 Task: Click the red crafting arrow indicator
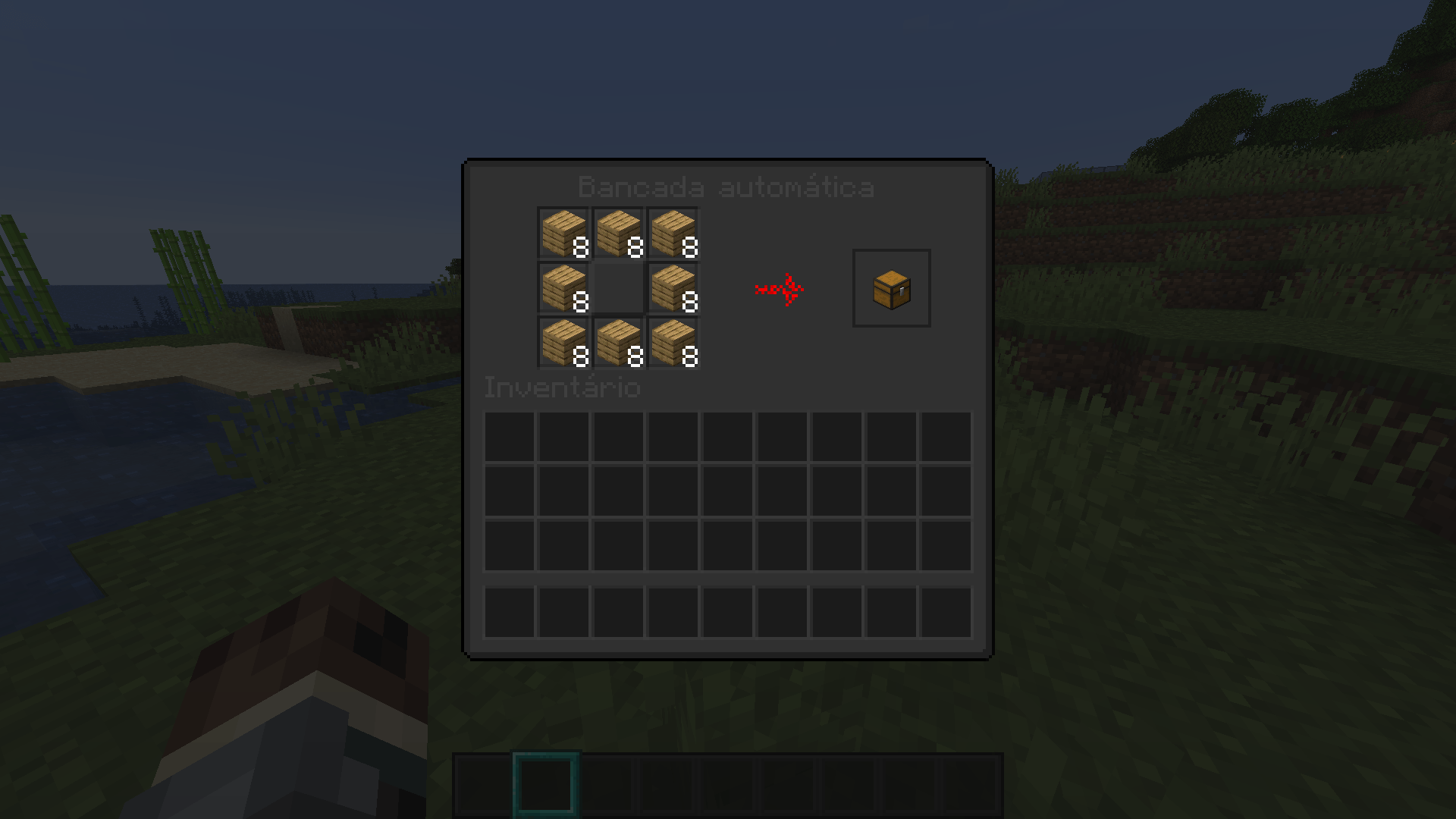[780, 288]
